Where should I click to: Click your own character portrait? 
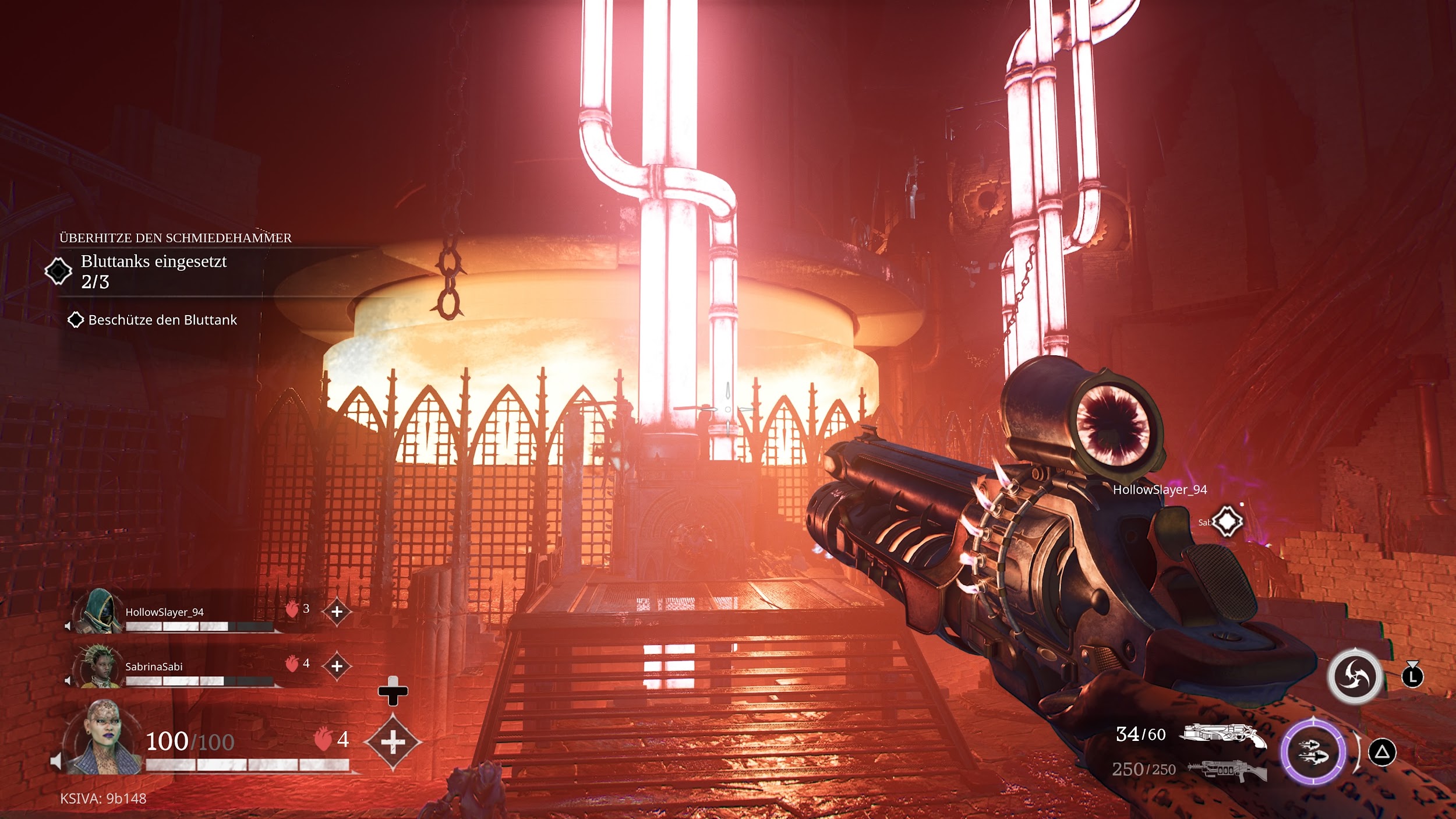[x=104, y=738]
